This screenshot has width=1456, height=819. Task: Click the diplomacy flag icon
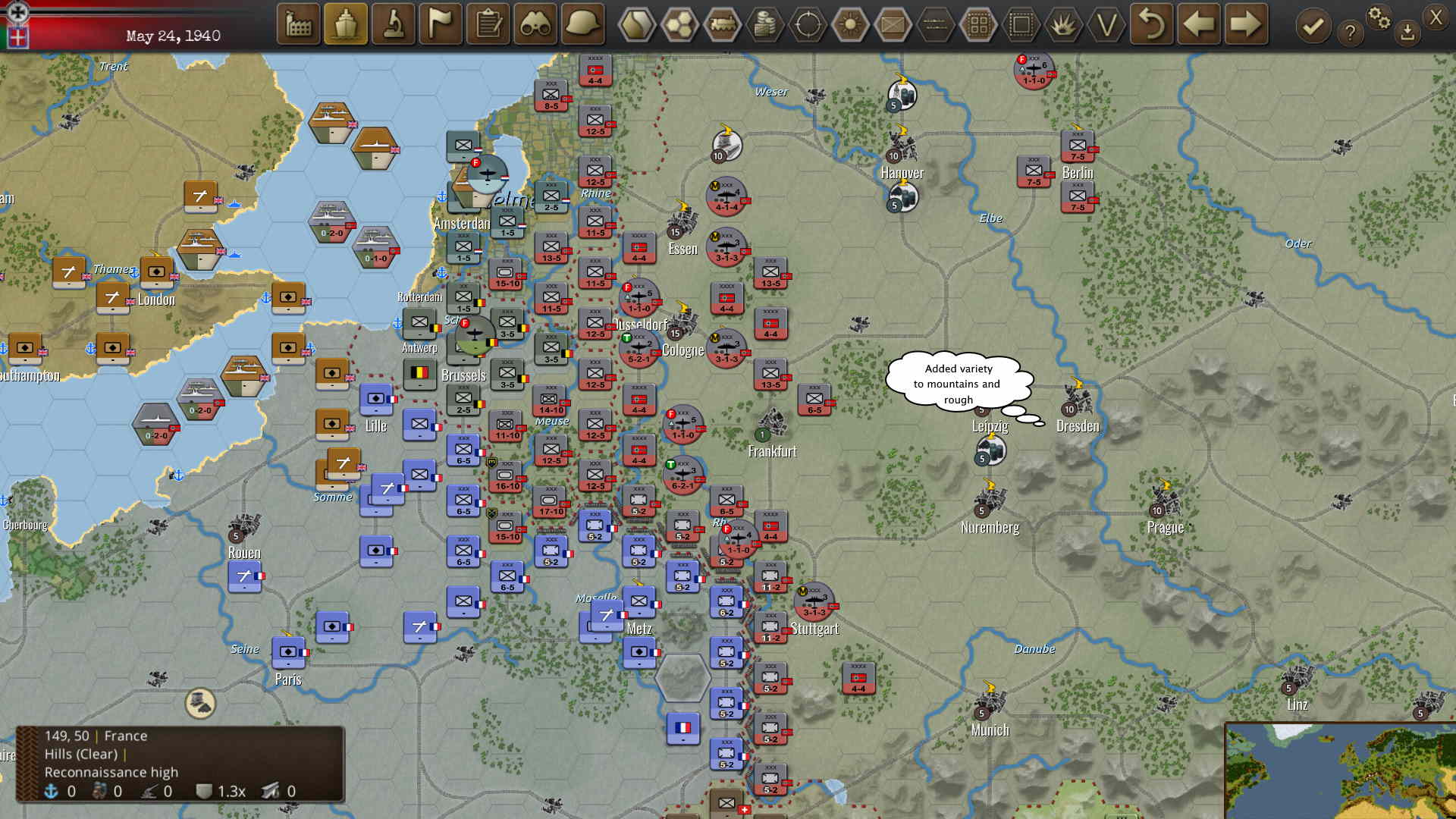(x=440, y=25)
